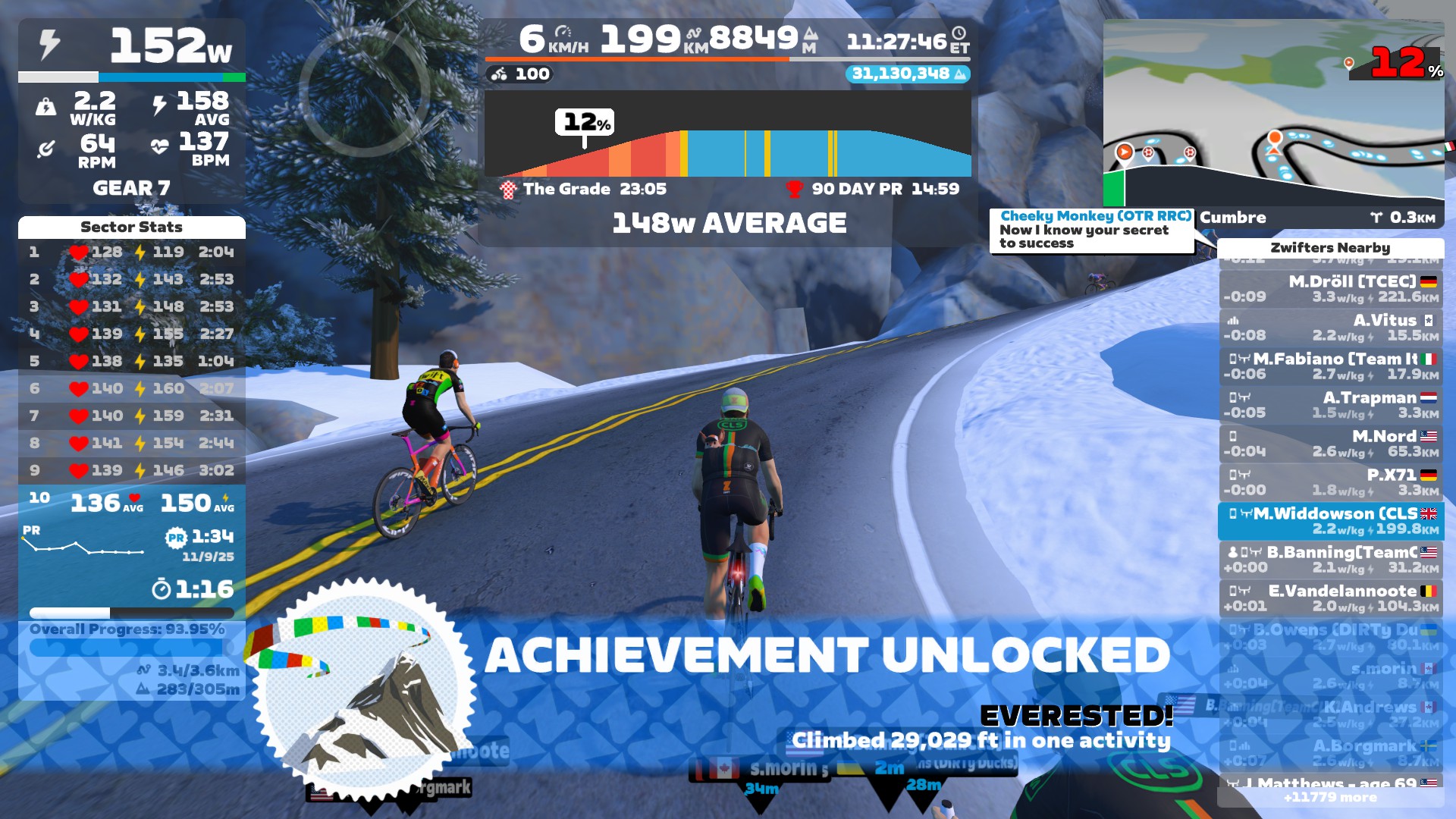Select M.Dröll in Zwifters Nearby list
The height and width of the screenshot is (819, 1456).
coord(1331,289)
